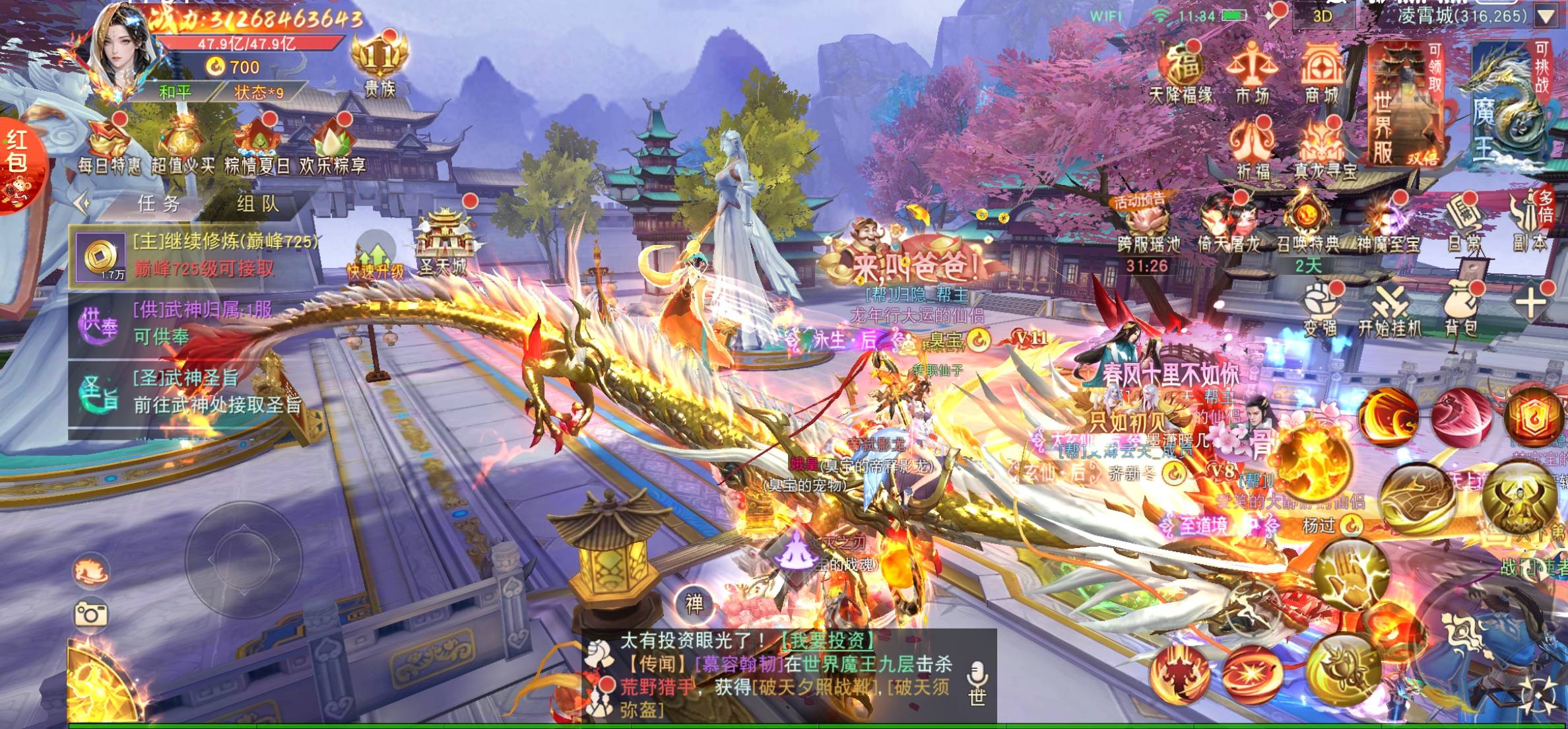Open the 日常 daily activities

[1464, 225]
